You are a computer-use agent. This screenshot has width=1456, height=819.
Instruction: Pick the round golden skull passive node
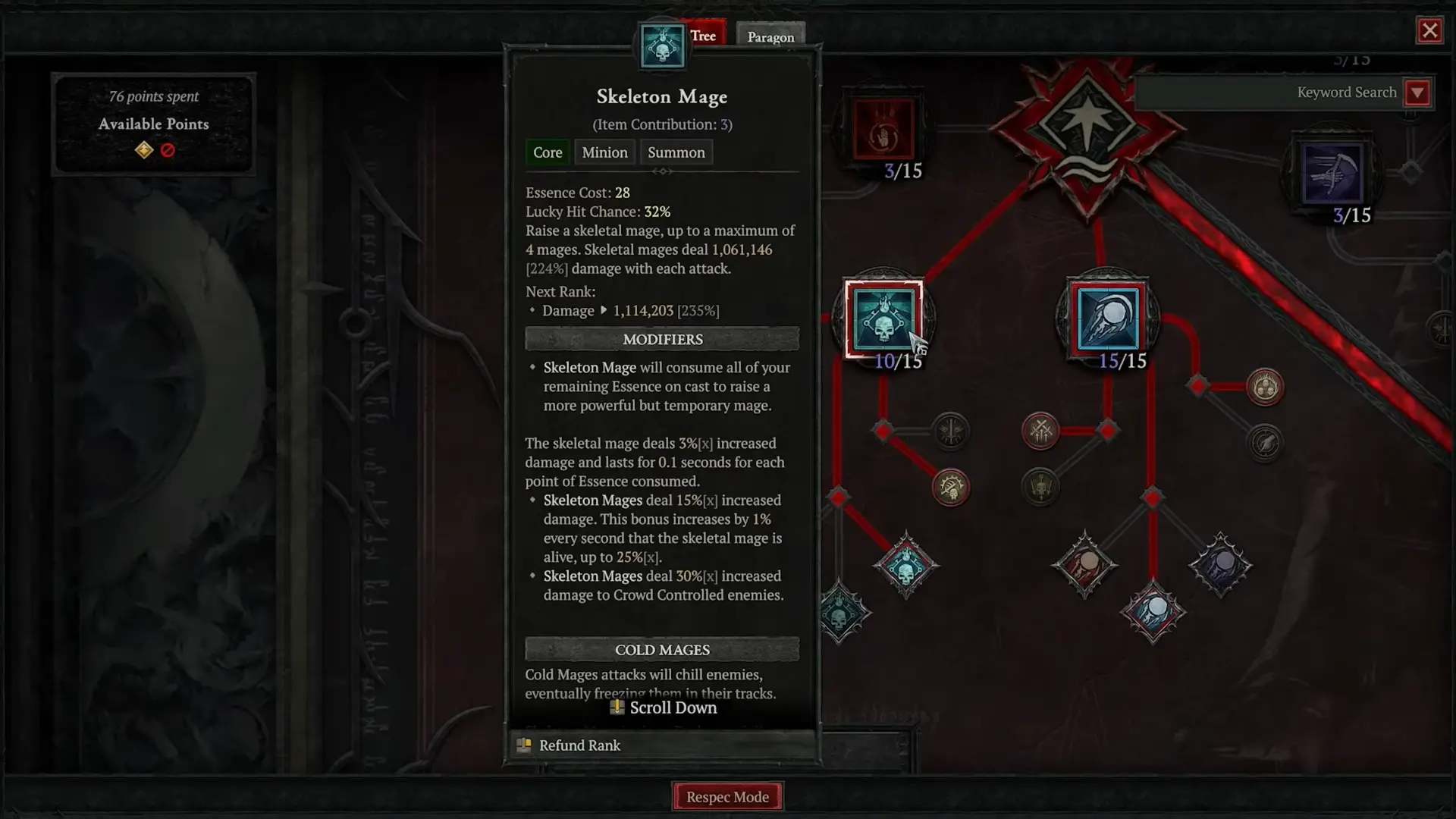tap(950, 488)
